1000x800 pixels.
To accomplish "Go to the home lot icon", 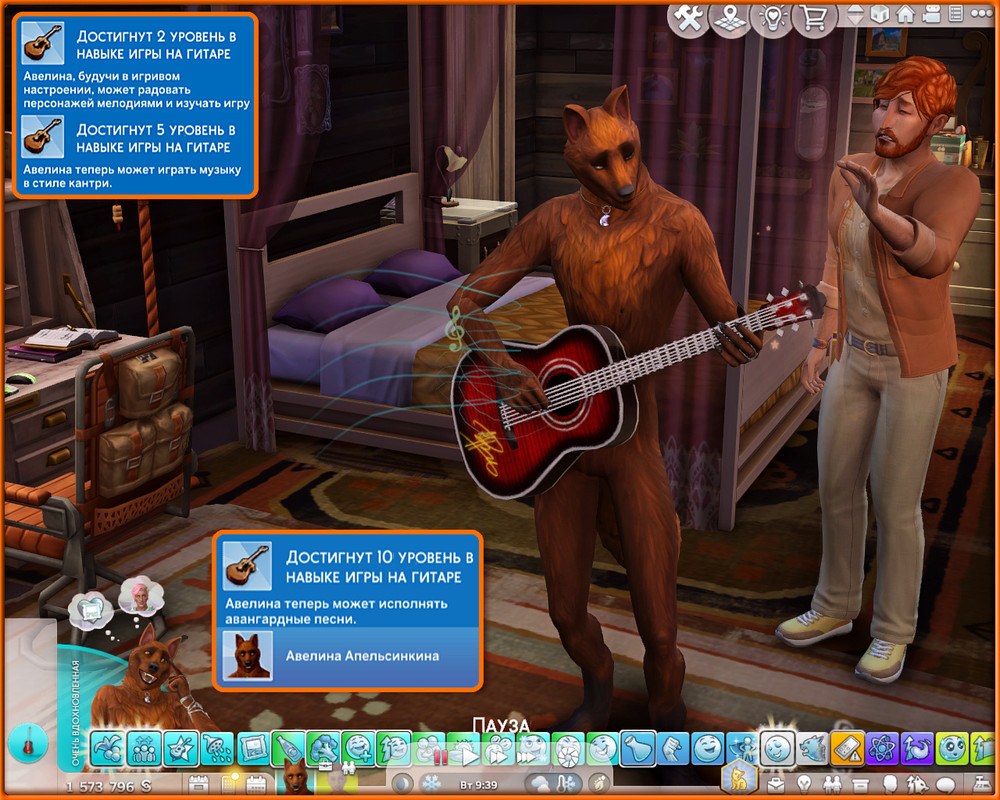I will tap(905, 15).
